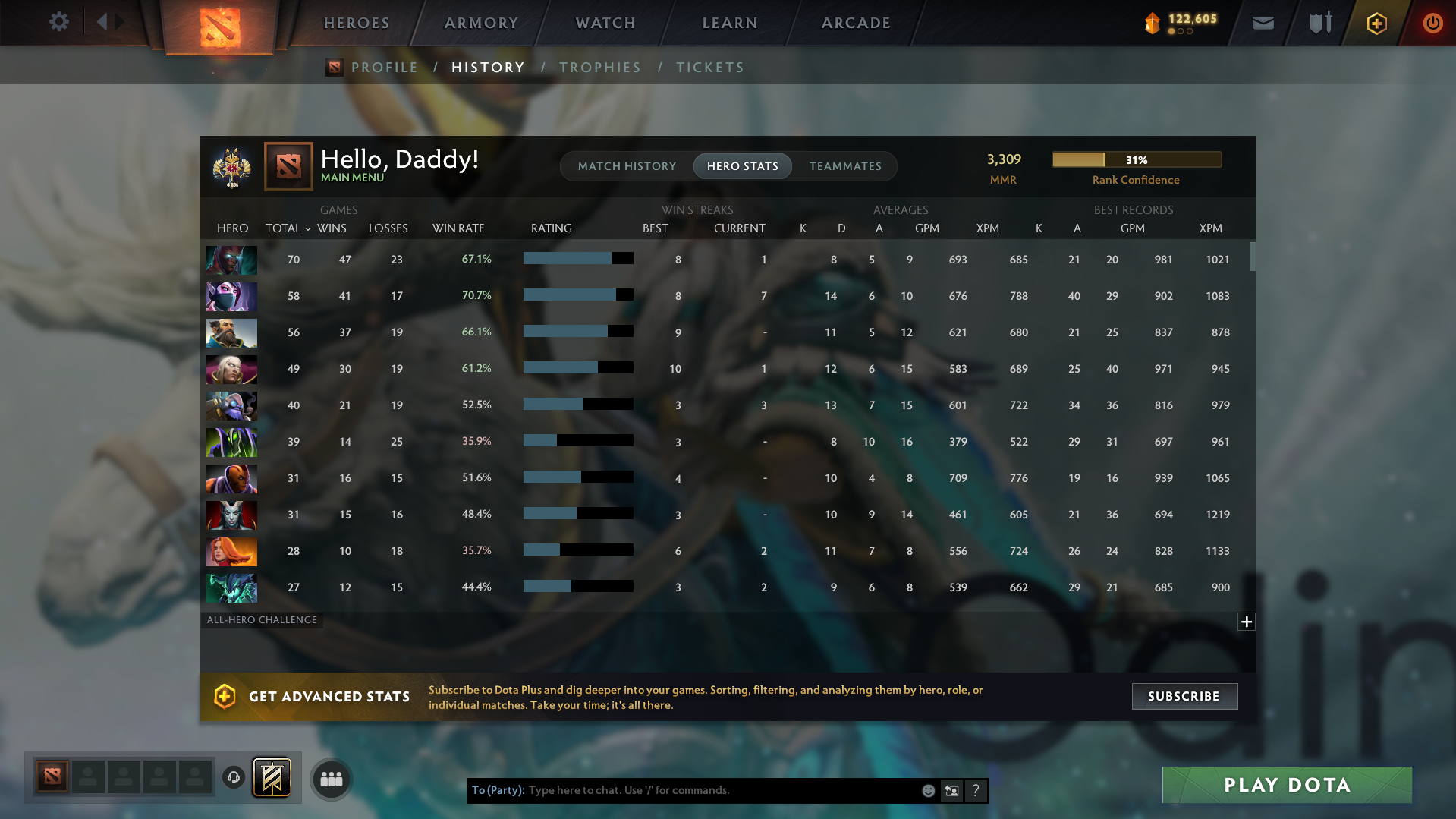This screenshot has height=819, width=1456.
Task: Click the shield and sword icon in top bar
Action: (x=1319, y=23)
